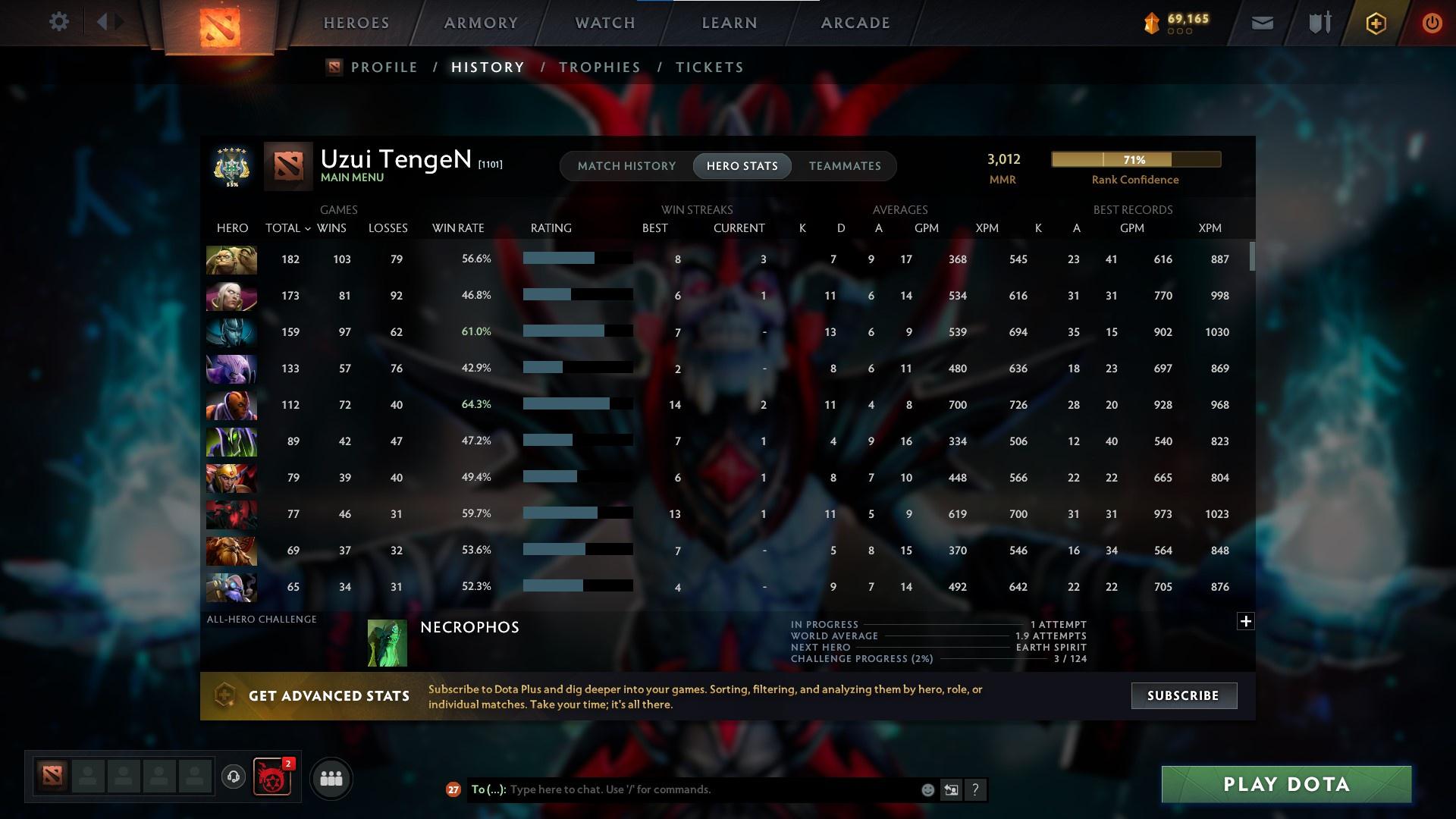Open the Teammates tab
This screenshot has height=819, width=1456.
point(845,165)
